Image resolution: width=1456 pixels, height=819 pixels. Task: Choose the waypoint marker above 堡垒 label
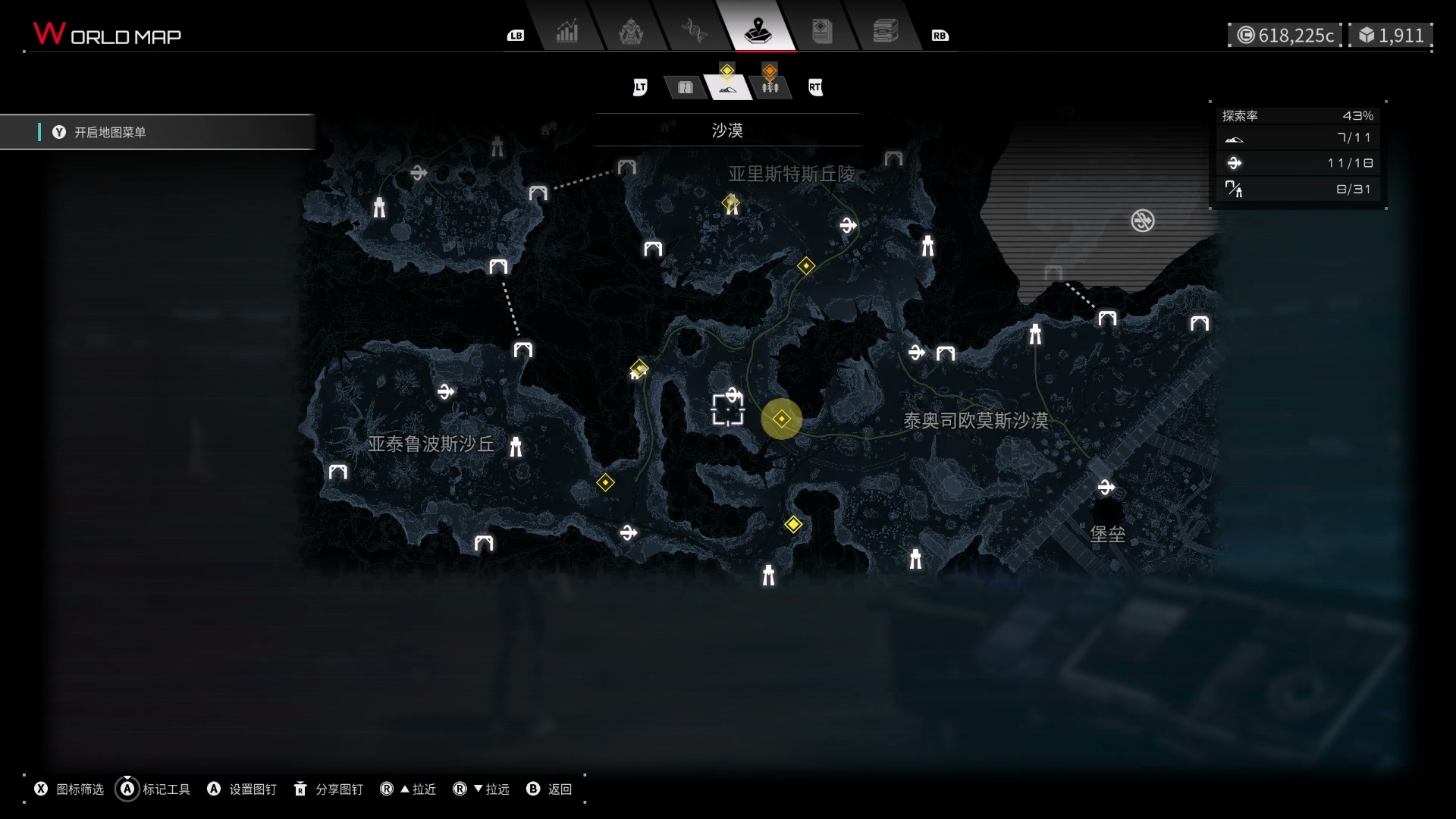1106,488
